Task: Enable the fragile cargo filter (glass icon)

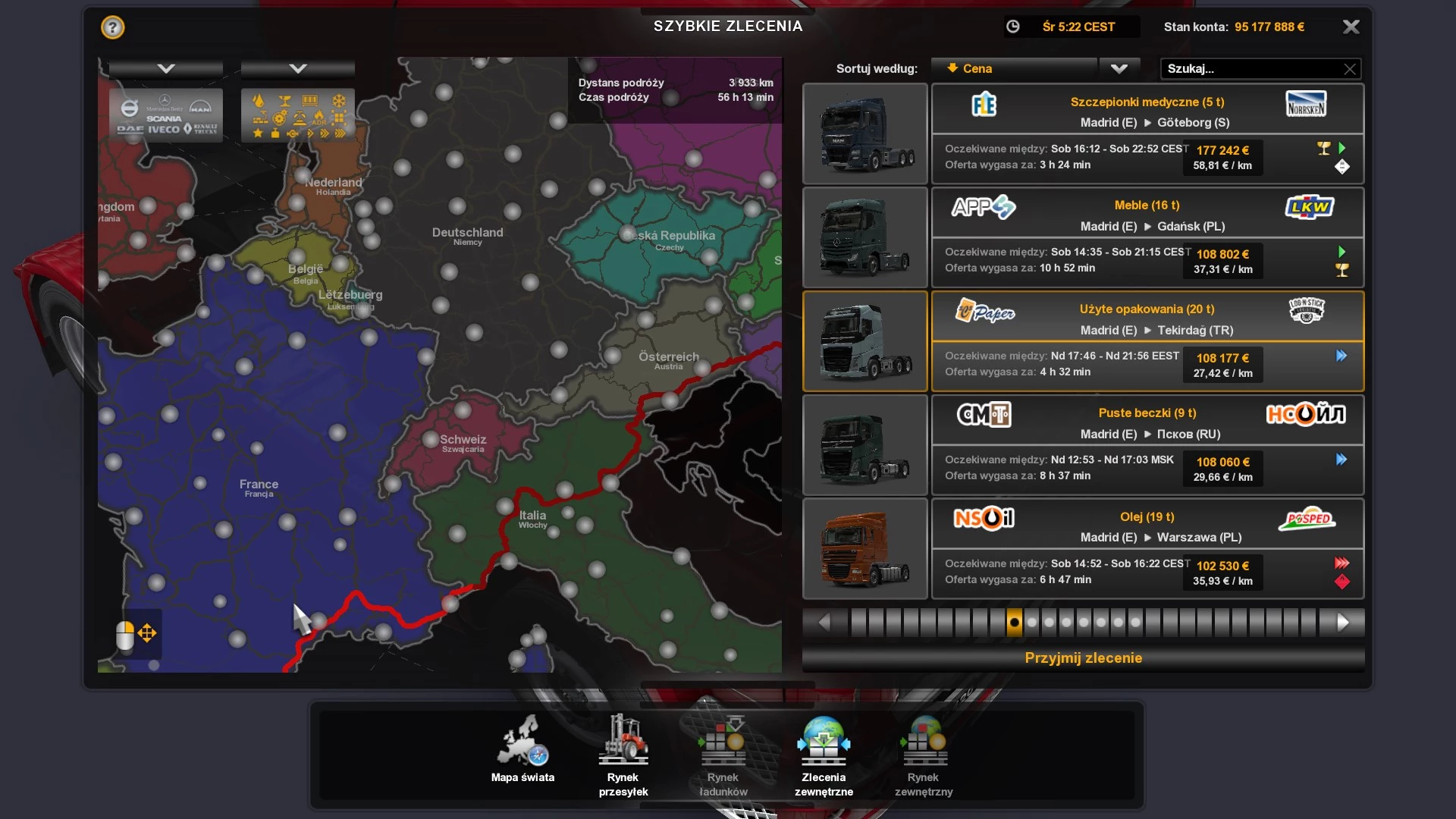Action: [x=286, y=101]
